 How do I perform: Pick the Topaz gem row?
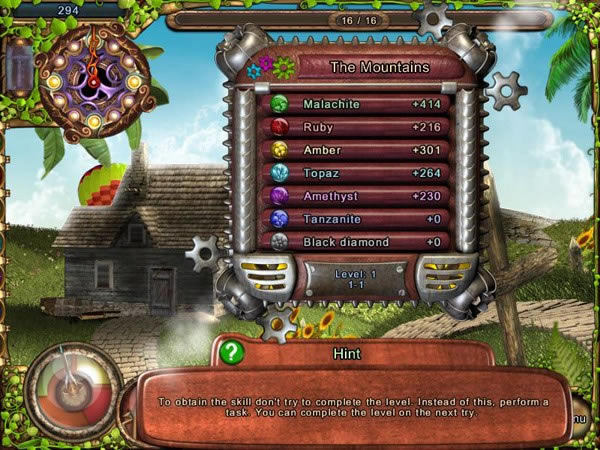coord(355,173)
